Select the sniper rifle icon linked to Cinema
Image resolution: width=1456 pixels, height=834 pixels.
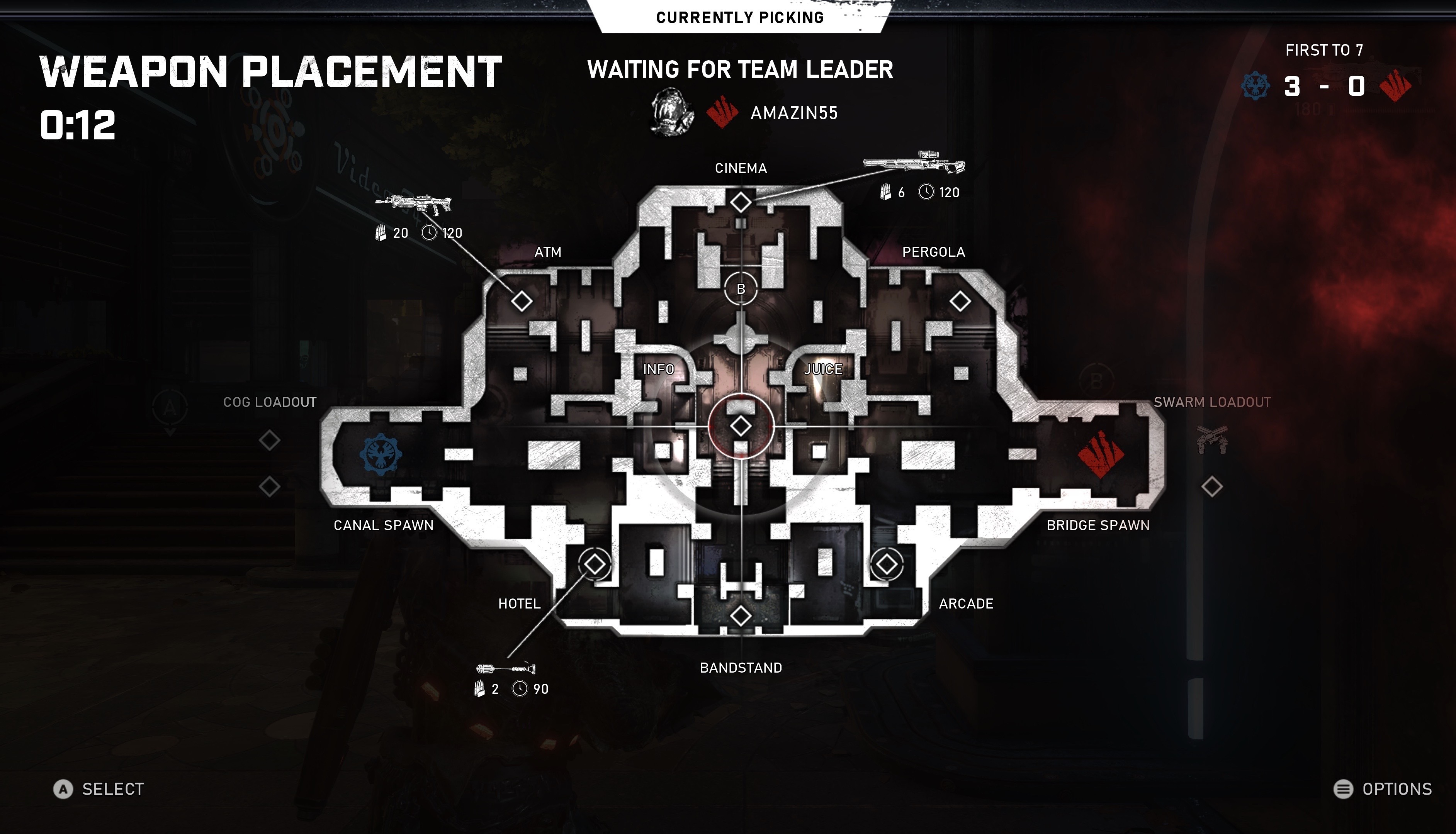click(x=914, y=163)
